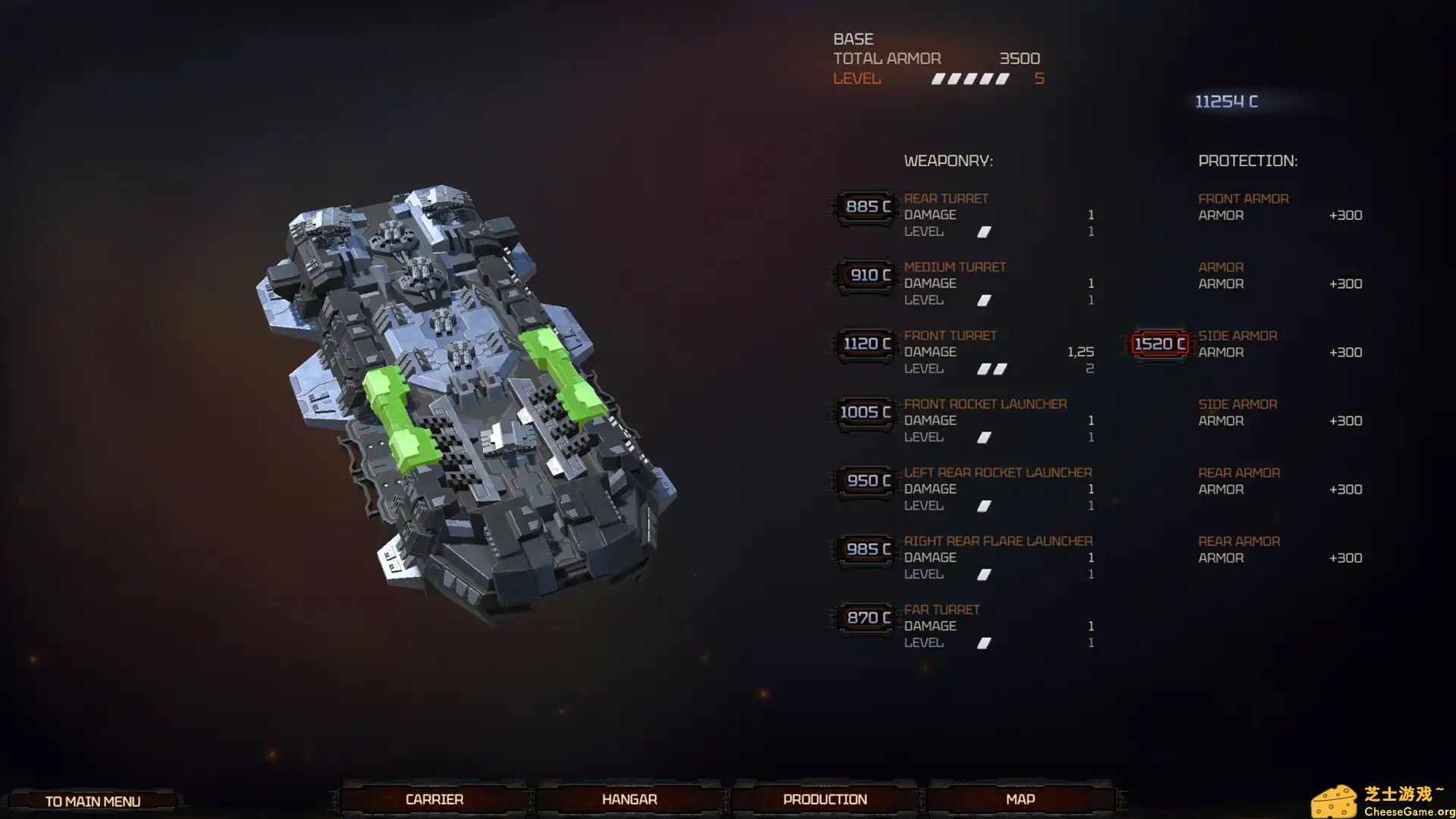
Task: Return to the main menu
Action: 93,802
